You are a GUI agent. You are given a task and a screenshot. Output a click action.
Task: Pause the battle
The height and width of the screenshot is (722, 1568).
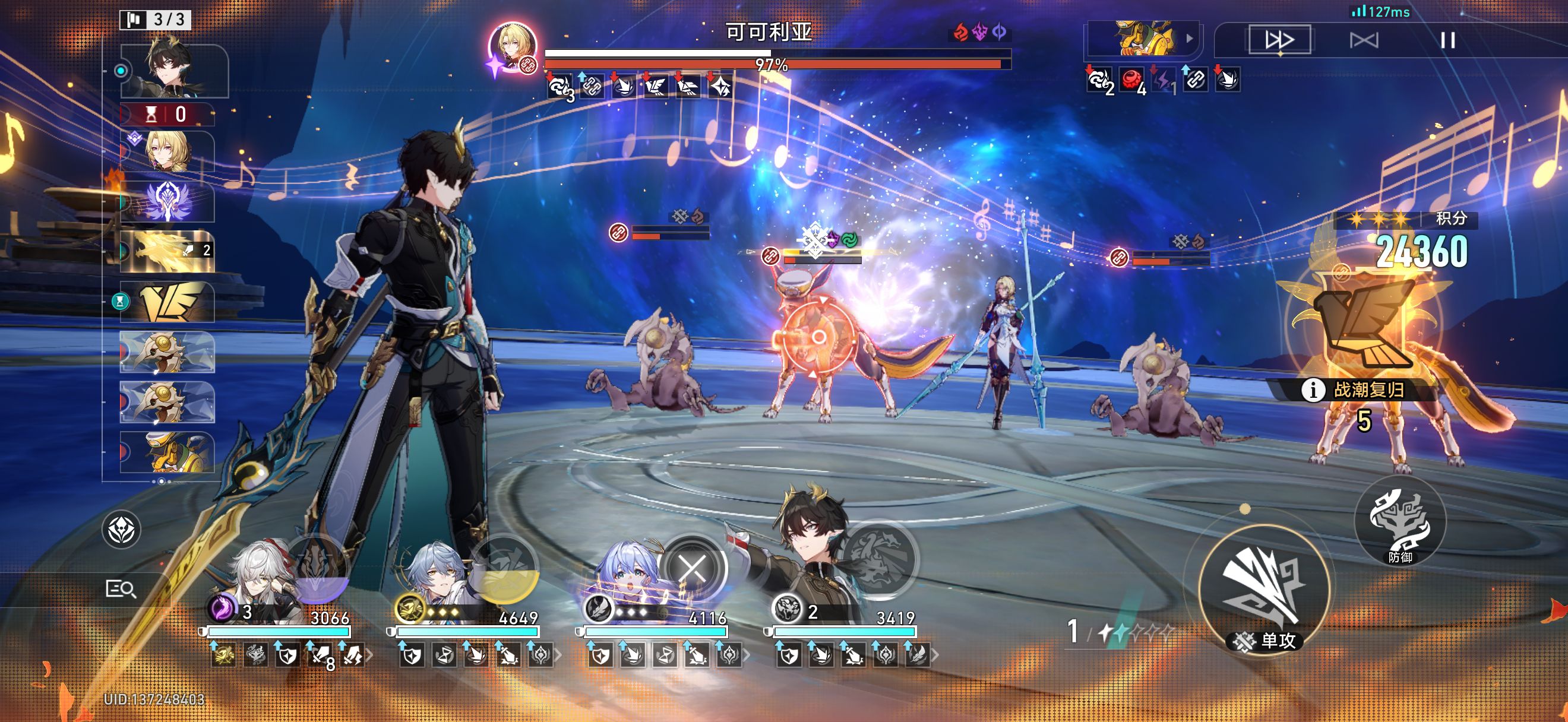pyautogui.click(x=1447, y=41)
